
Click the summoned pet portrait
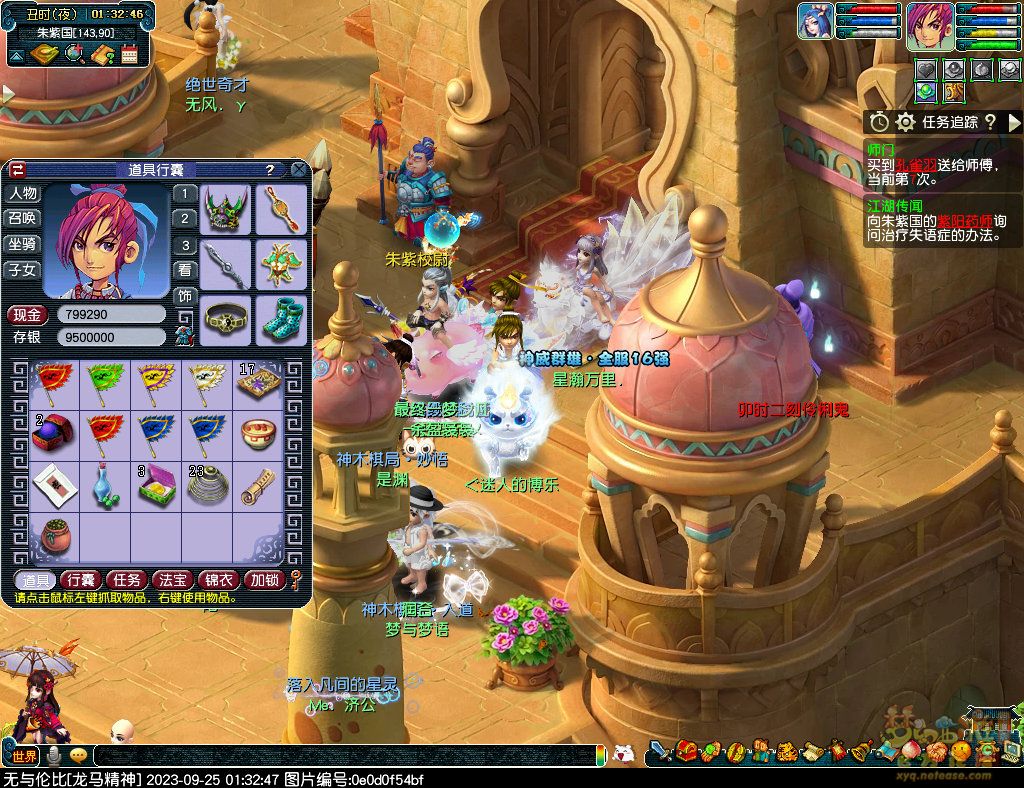coord(815,21)
